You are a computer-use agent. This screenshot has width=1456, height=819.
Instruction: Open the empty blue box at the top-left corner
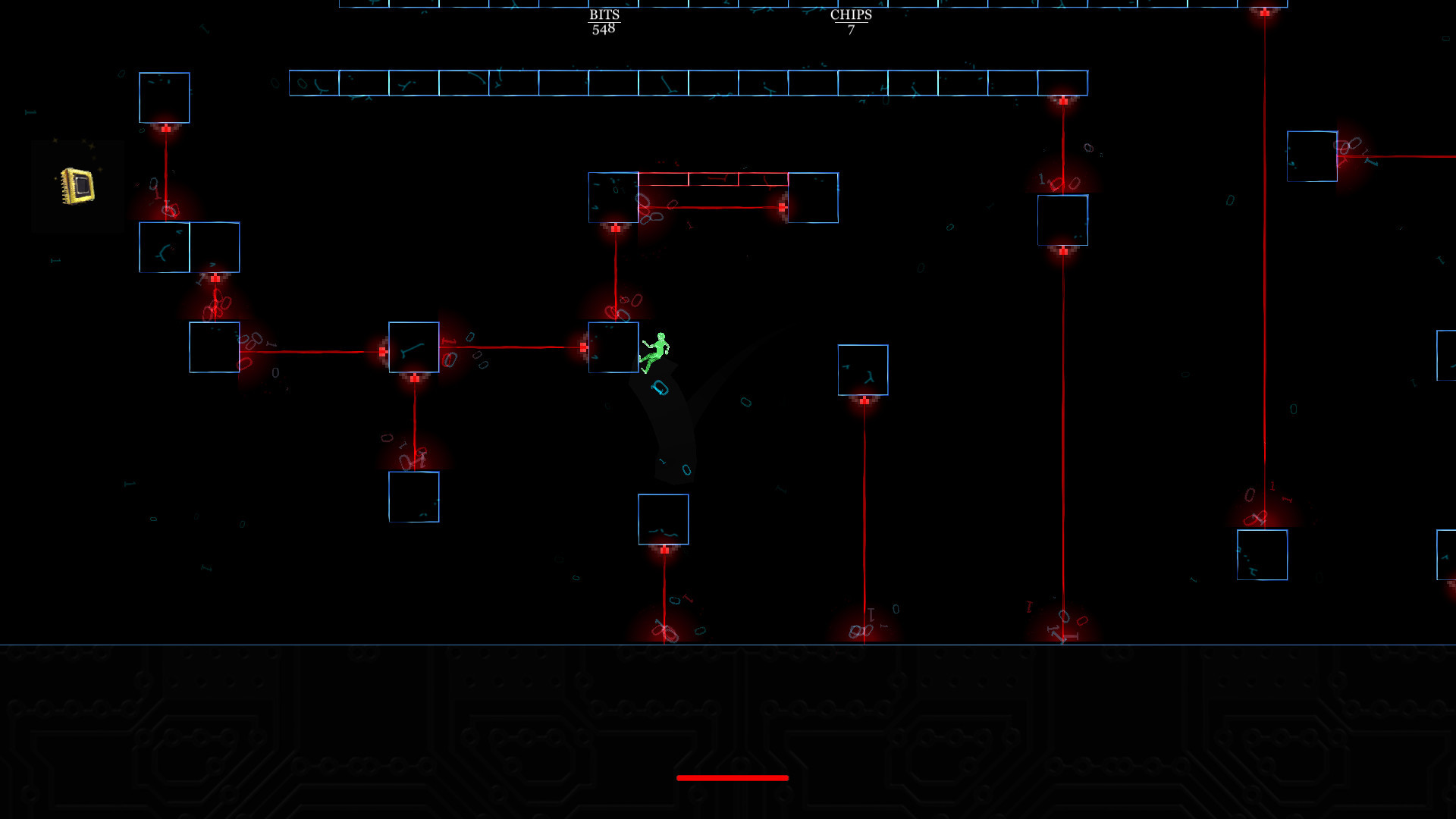pyautogui.click(x=163, y=97)
